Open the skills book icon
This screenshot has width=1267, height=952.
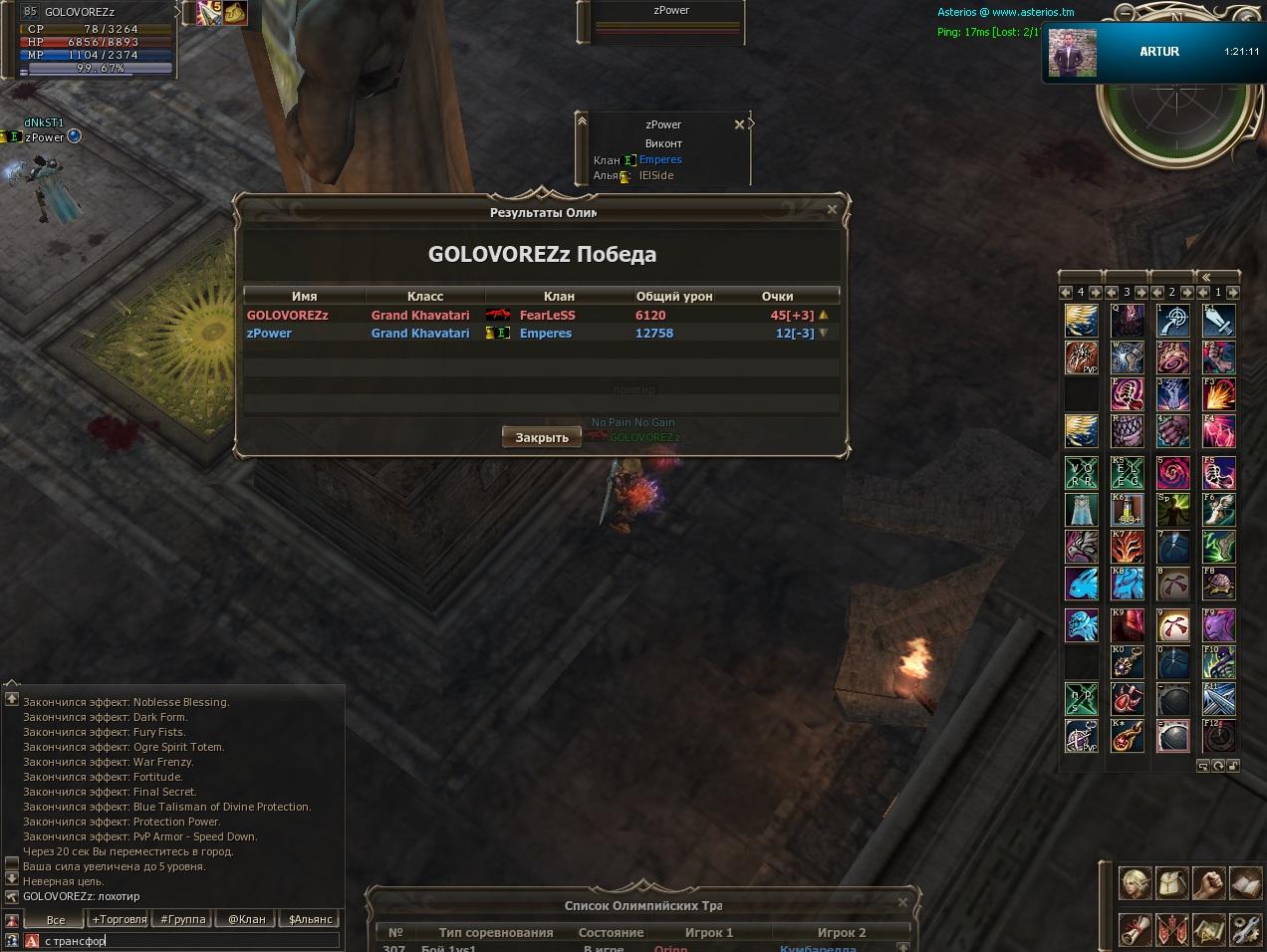pos(1245,883)
